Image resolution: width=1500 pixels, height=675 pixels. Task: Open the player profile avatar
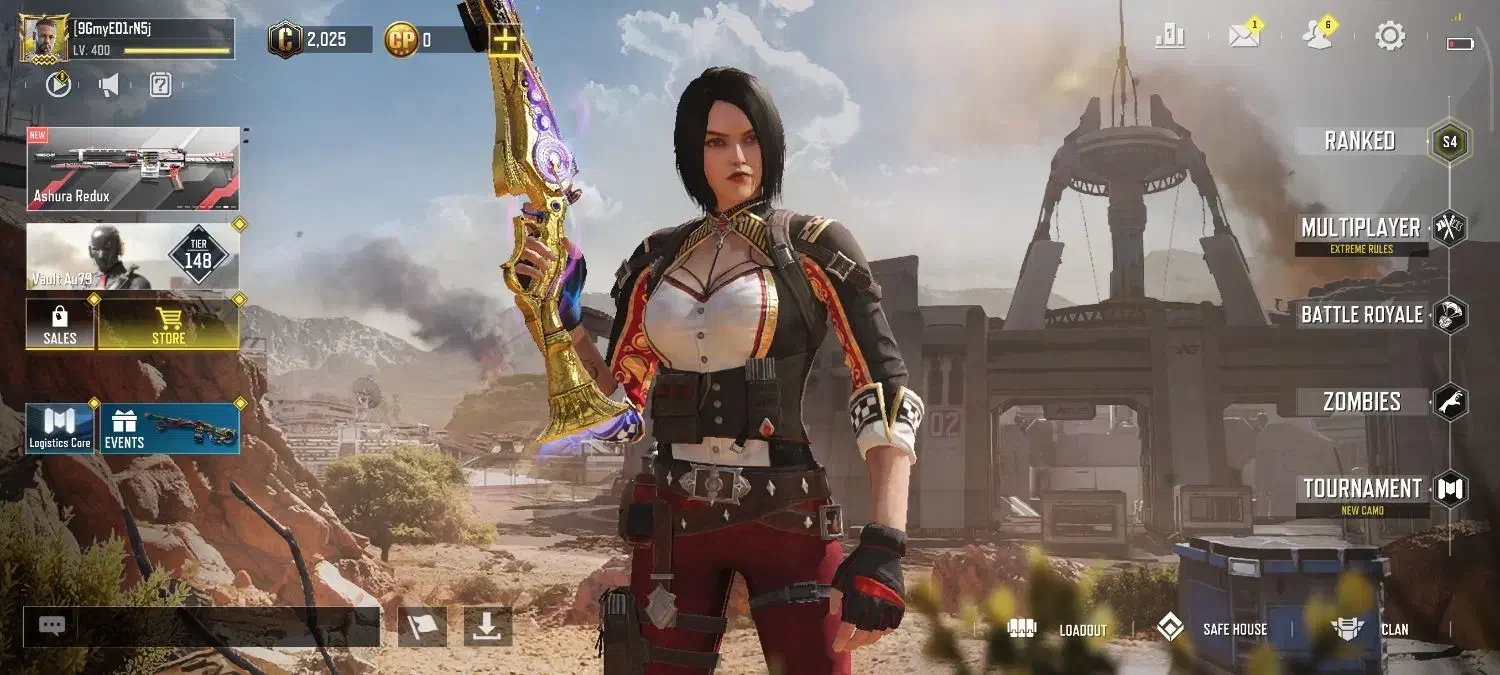tap(44, 39)
